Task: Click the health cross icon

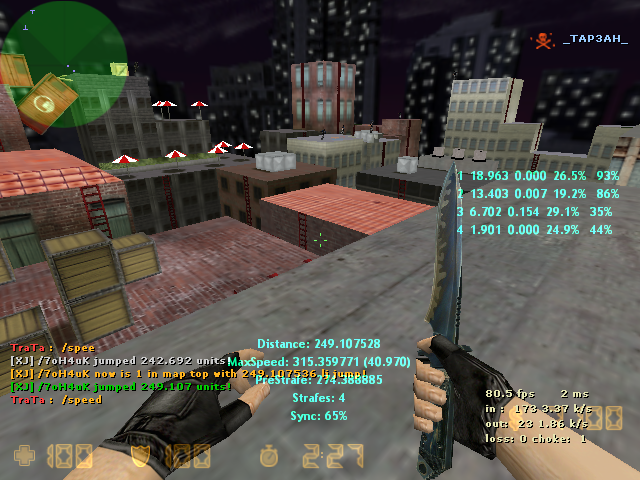Action: coord(23,458)
